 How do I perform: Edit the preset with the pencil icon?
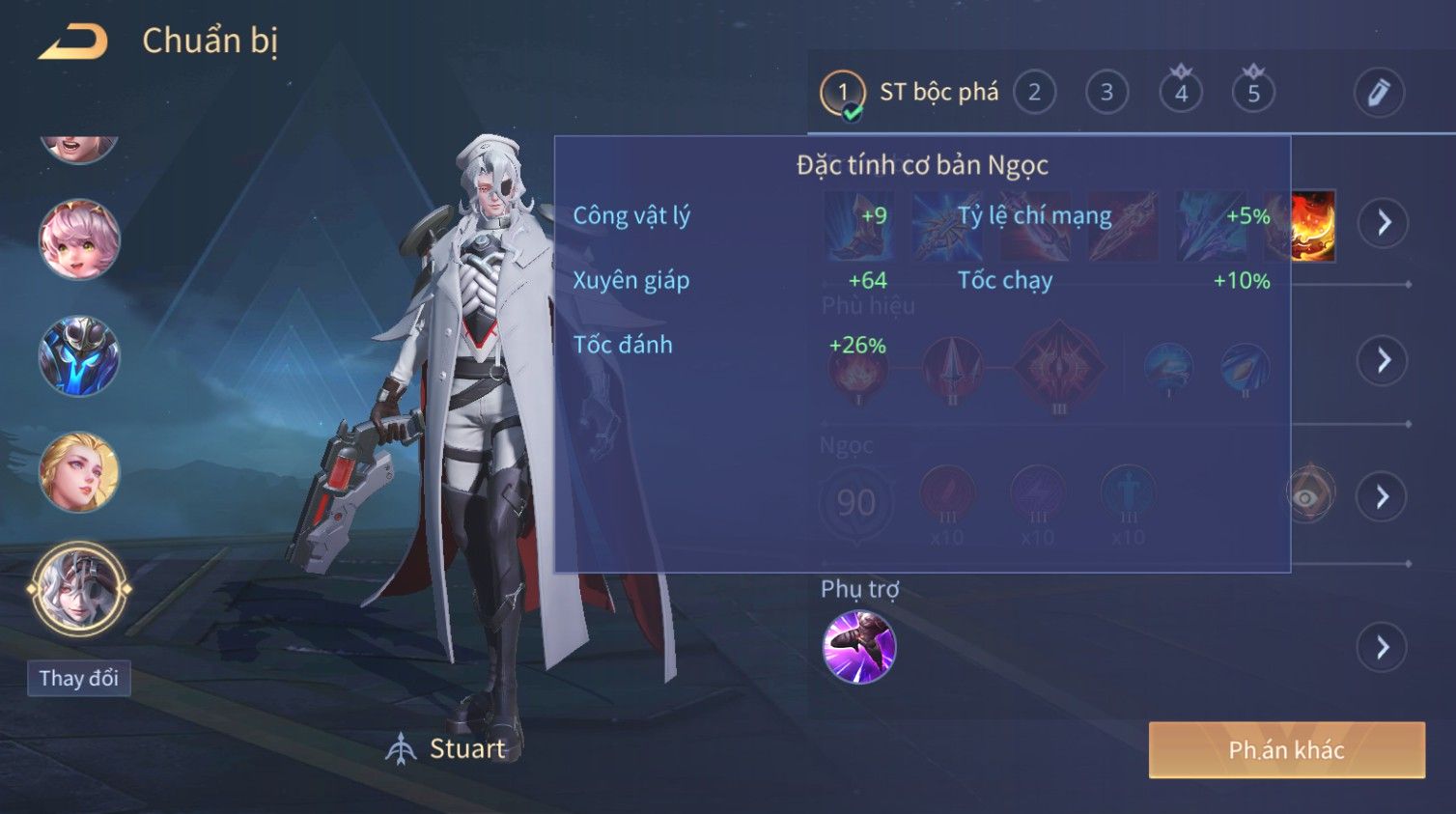click(x=1378, y=93)
